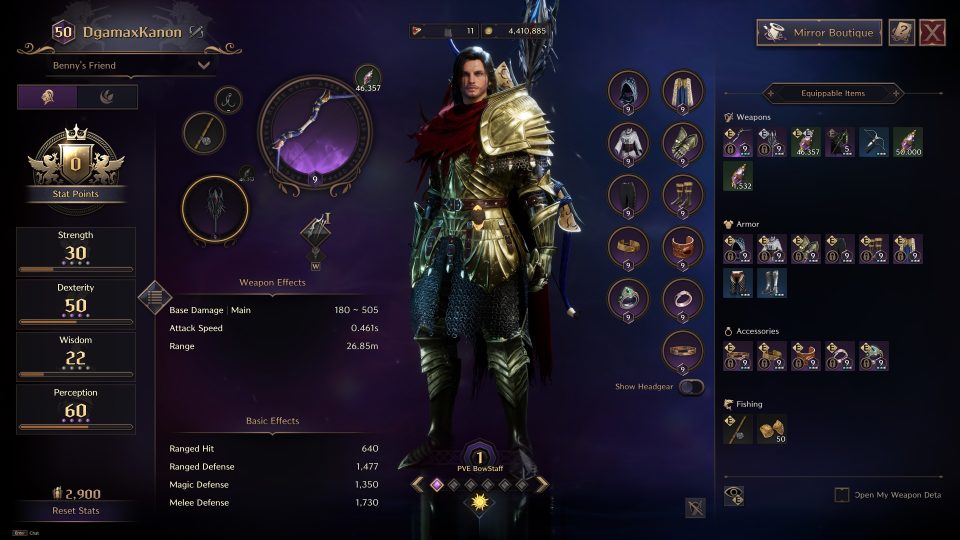This screenshot has height=540, width=960.
Task: Open the stat details list icon
Action: 154,296
